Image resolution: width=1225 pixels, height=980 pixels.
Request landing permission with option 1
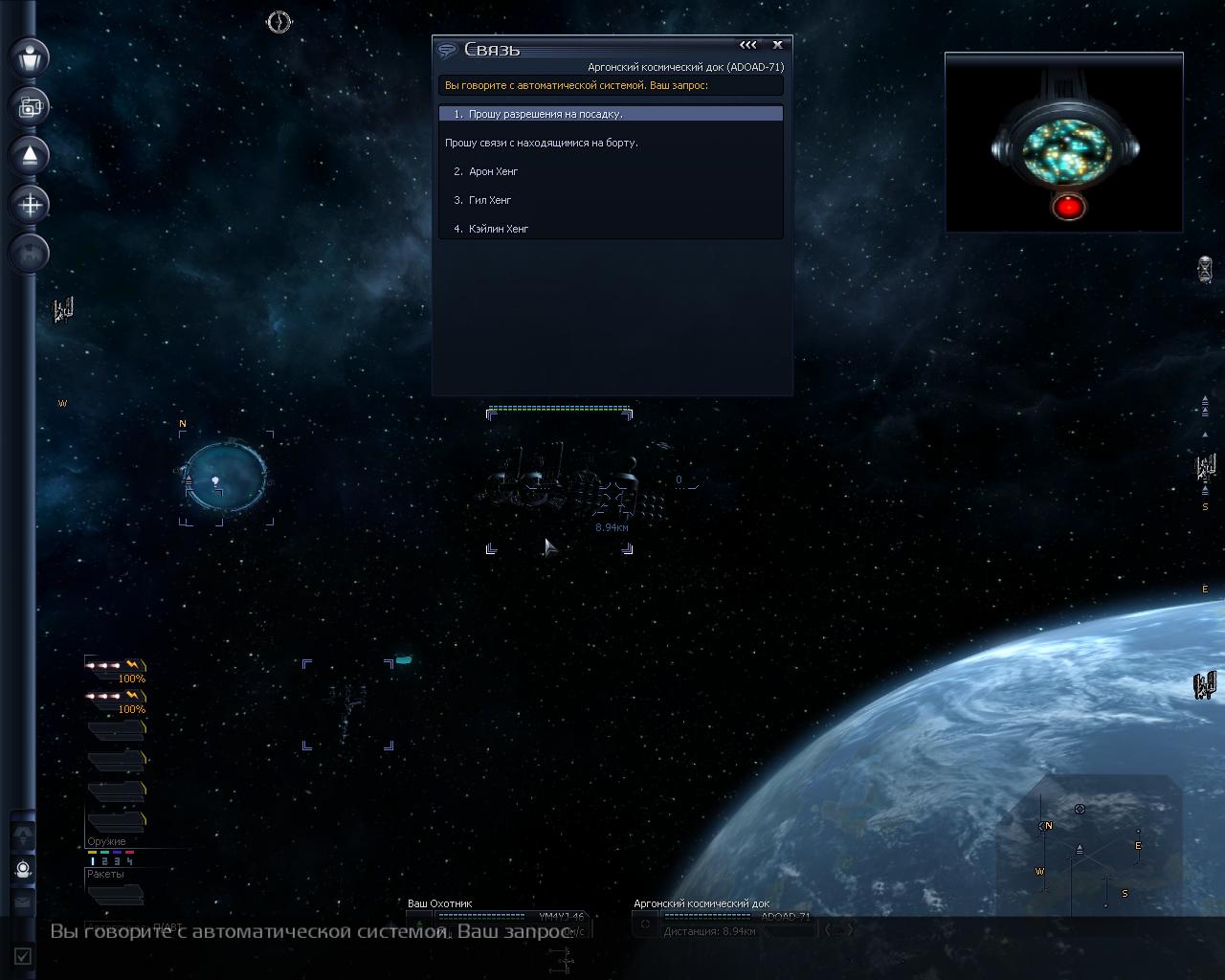tap(611, 114)
